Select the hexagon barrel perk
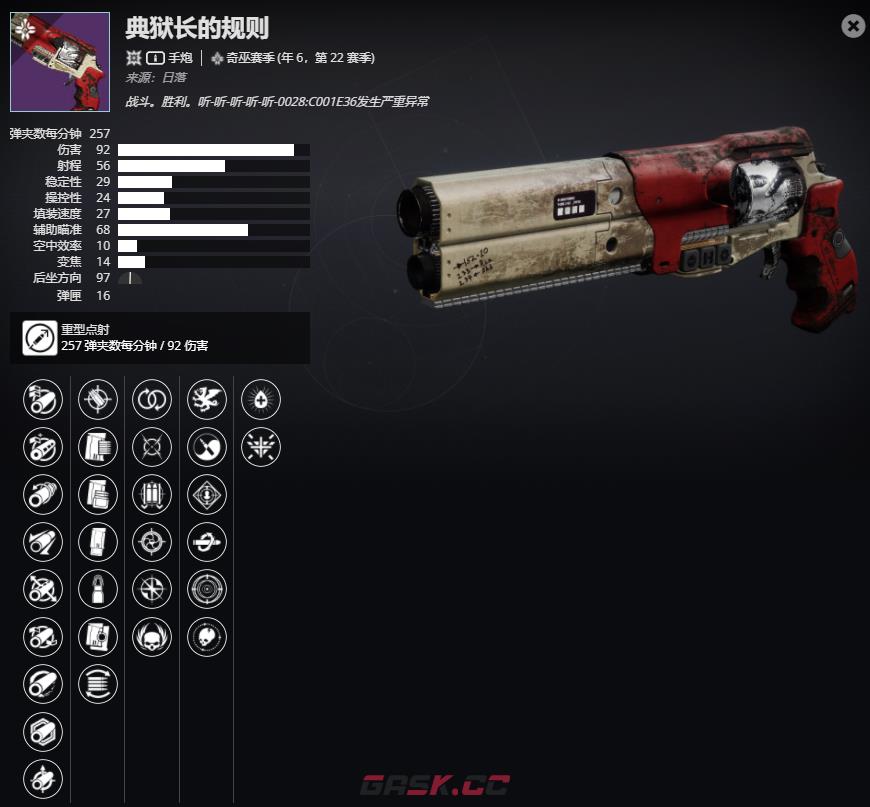Image resolution: width=870 pixels, height=807 pixels. click(x=43, y=731)
